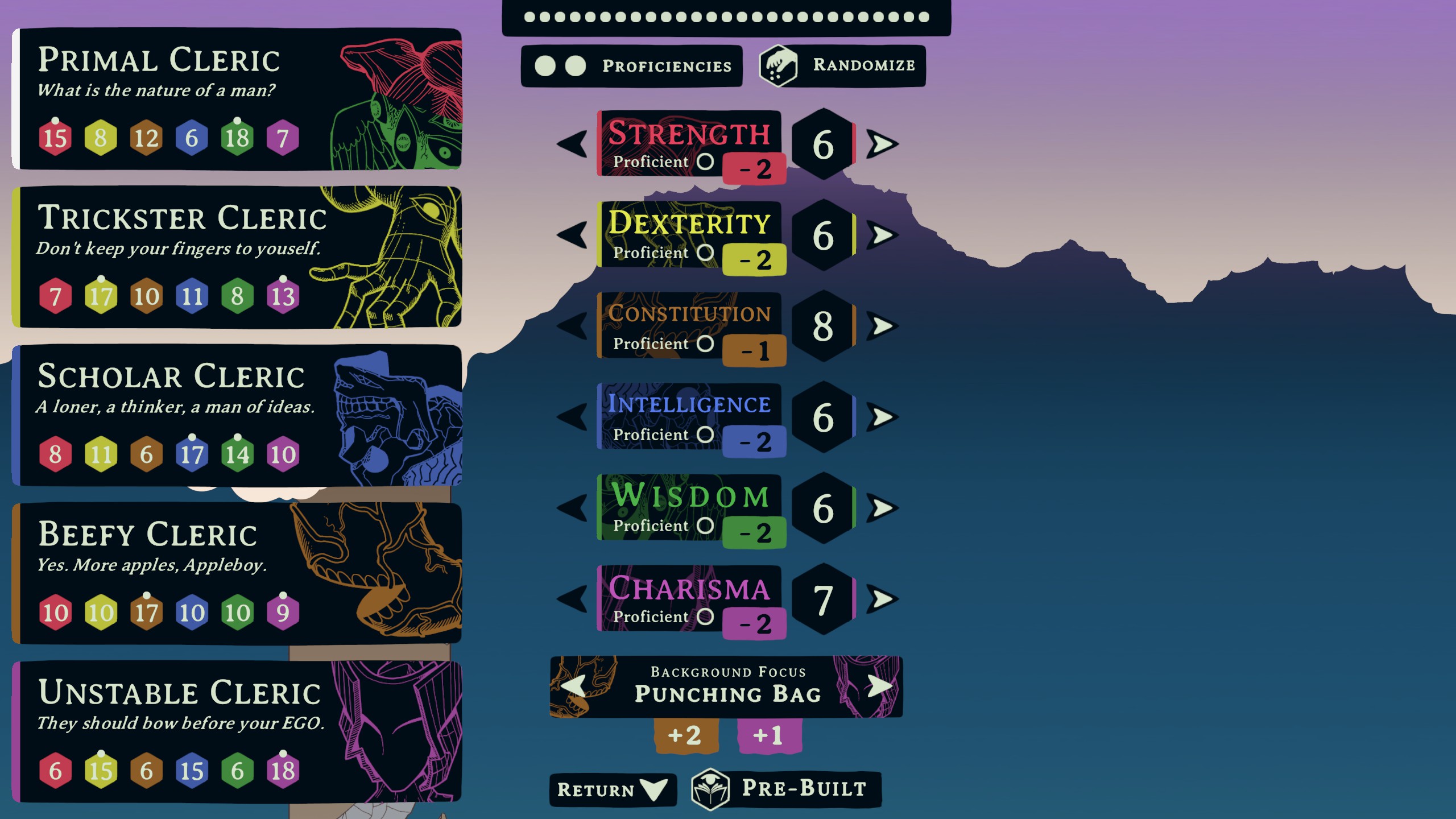Viewport: 1456px width, 819px height.
Task: Enable the Charisma Proficient toggle
Action: click(705, 616)
